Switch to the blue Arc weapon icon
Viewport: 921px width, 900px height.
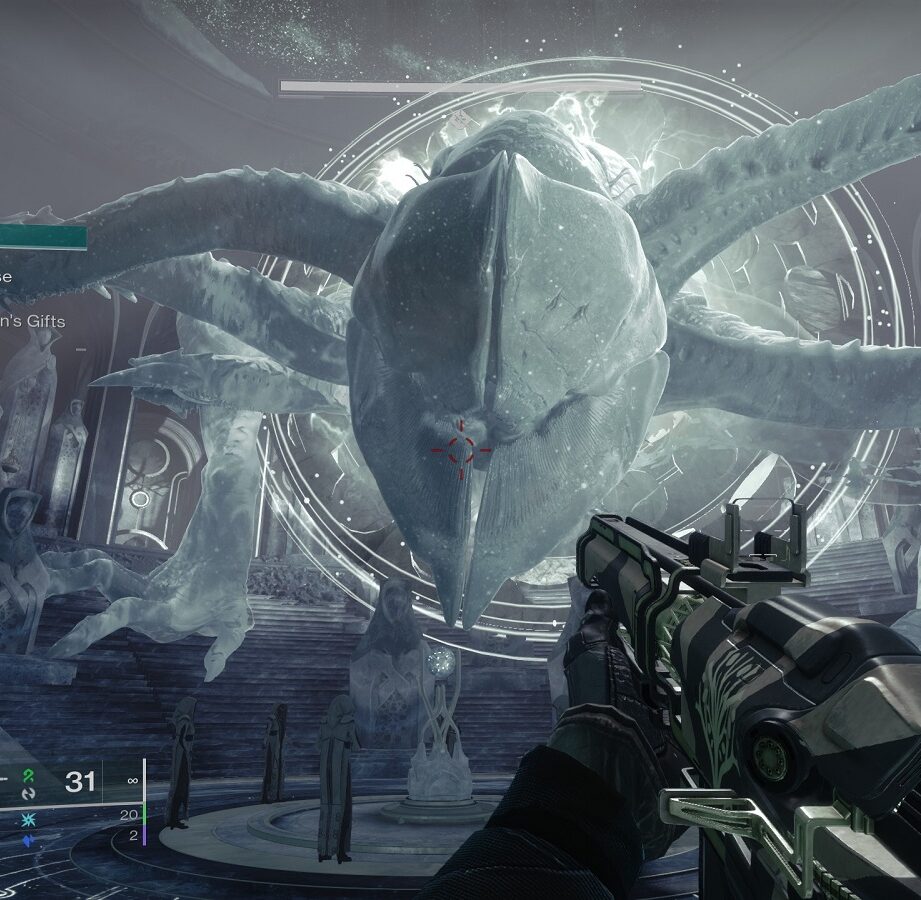click(x=29, y=841)
